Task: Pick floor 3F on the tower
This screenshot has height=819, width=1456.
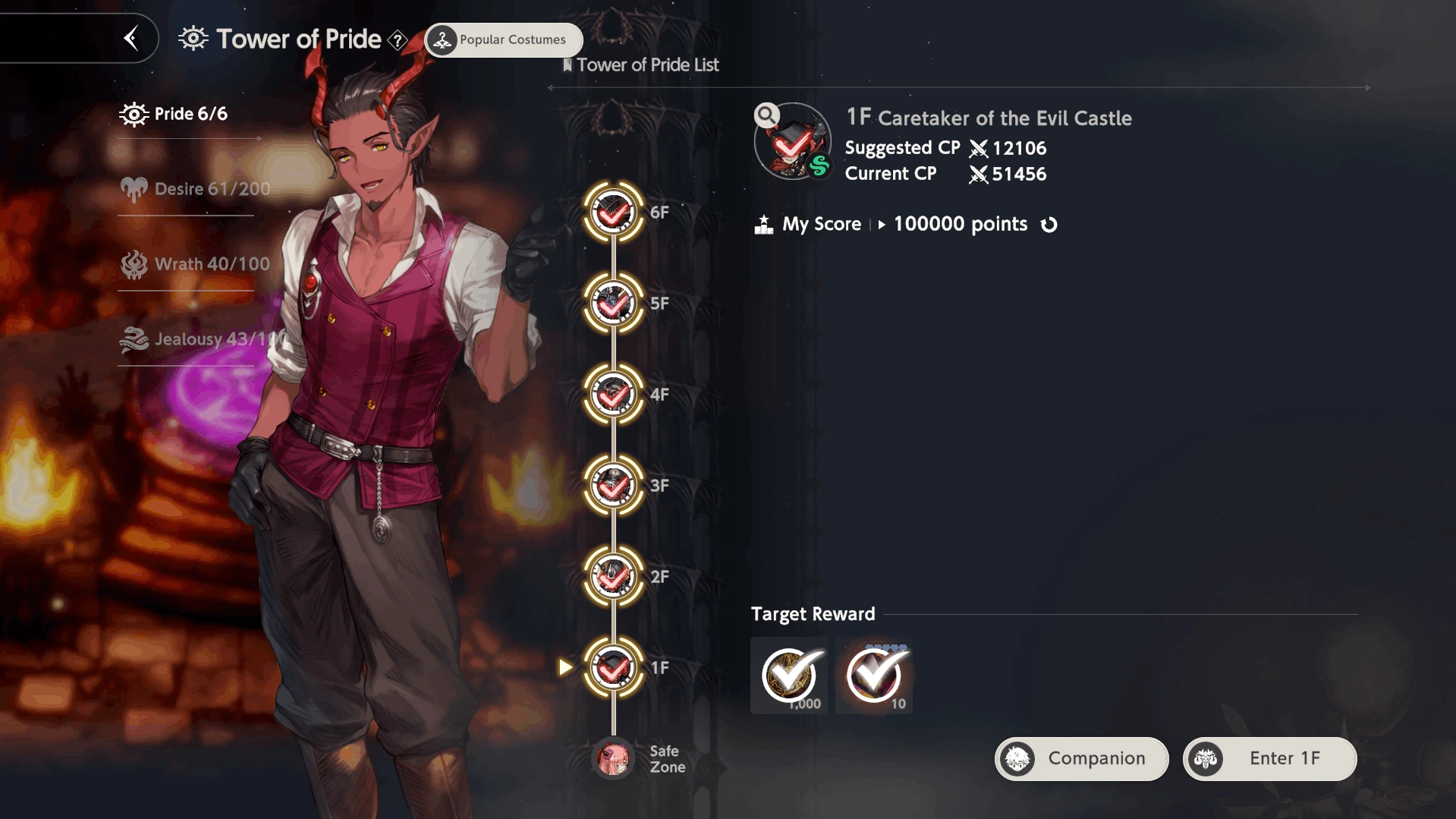Action: point(613,486)
